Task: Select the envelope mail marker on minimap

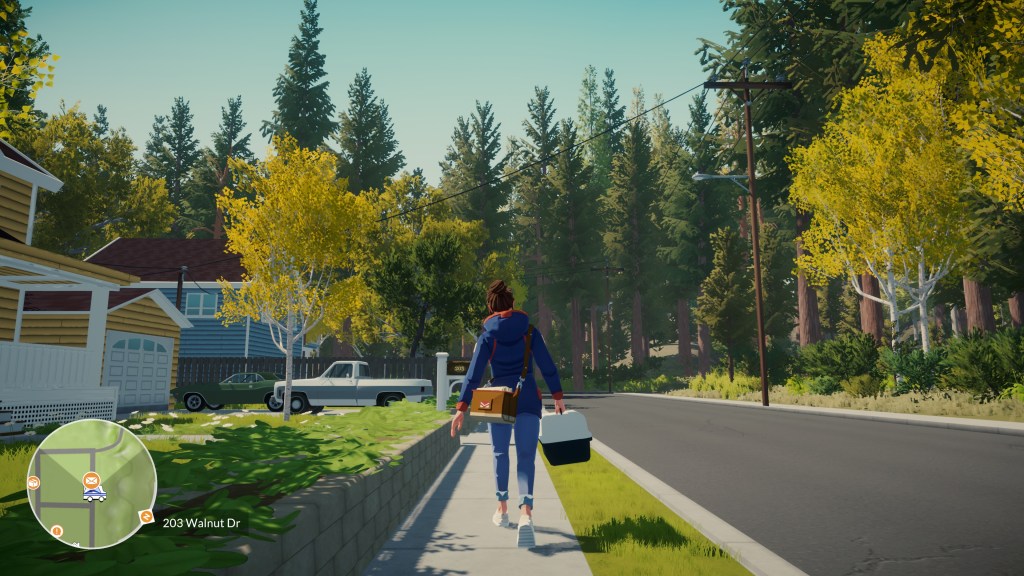Action: [x=91, y=479]
